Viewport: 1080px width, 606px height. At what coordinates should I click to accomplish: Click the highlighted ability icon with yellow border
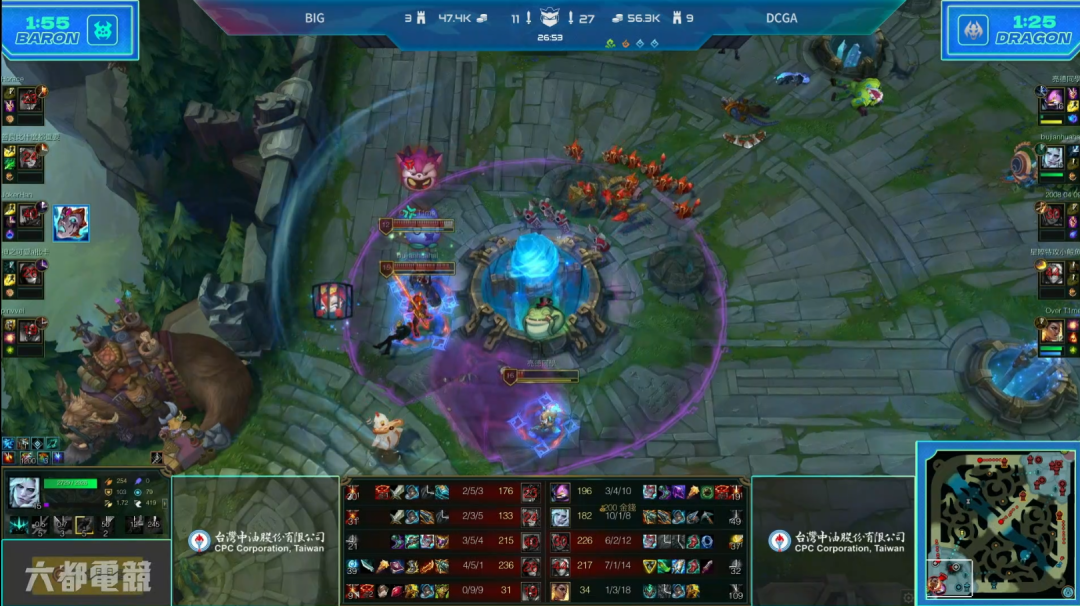pyautogui.click(x=86, y=524)
